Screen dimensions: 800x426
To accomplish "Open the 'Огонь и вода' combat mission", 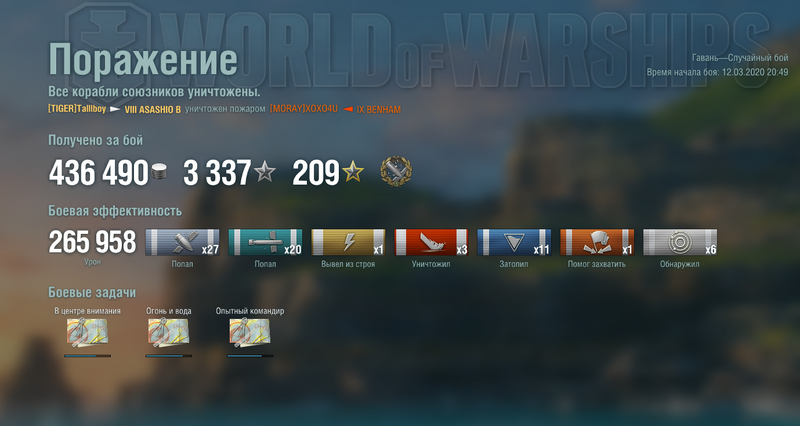I will click(x=168, y=334).
